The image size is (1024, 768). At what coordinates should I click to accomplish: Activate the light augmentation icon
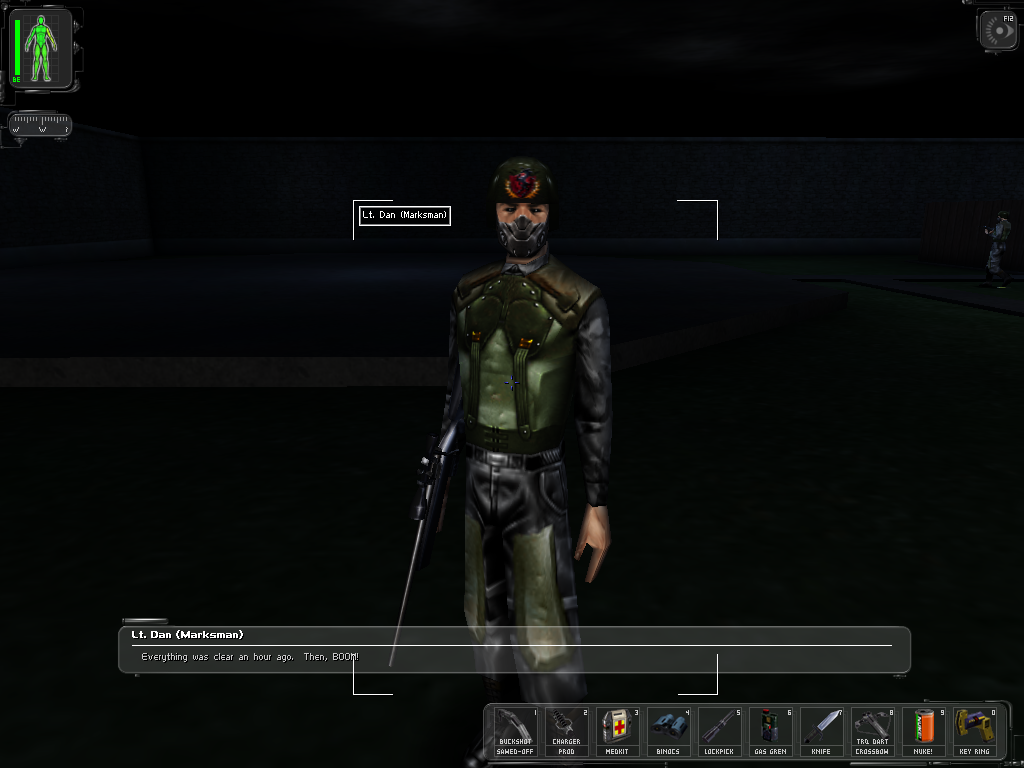[x=998, y=31]
